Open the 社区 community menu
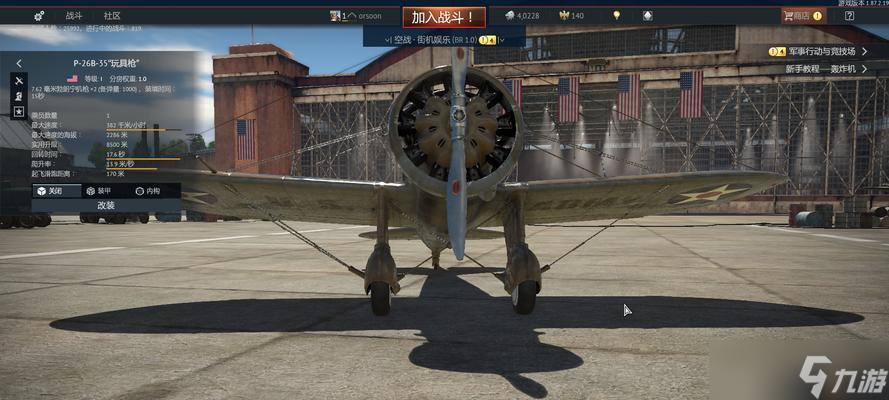 [x=112, y=16]
